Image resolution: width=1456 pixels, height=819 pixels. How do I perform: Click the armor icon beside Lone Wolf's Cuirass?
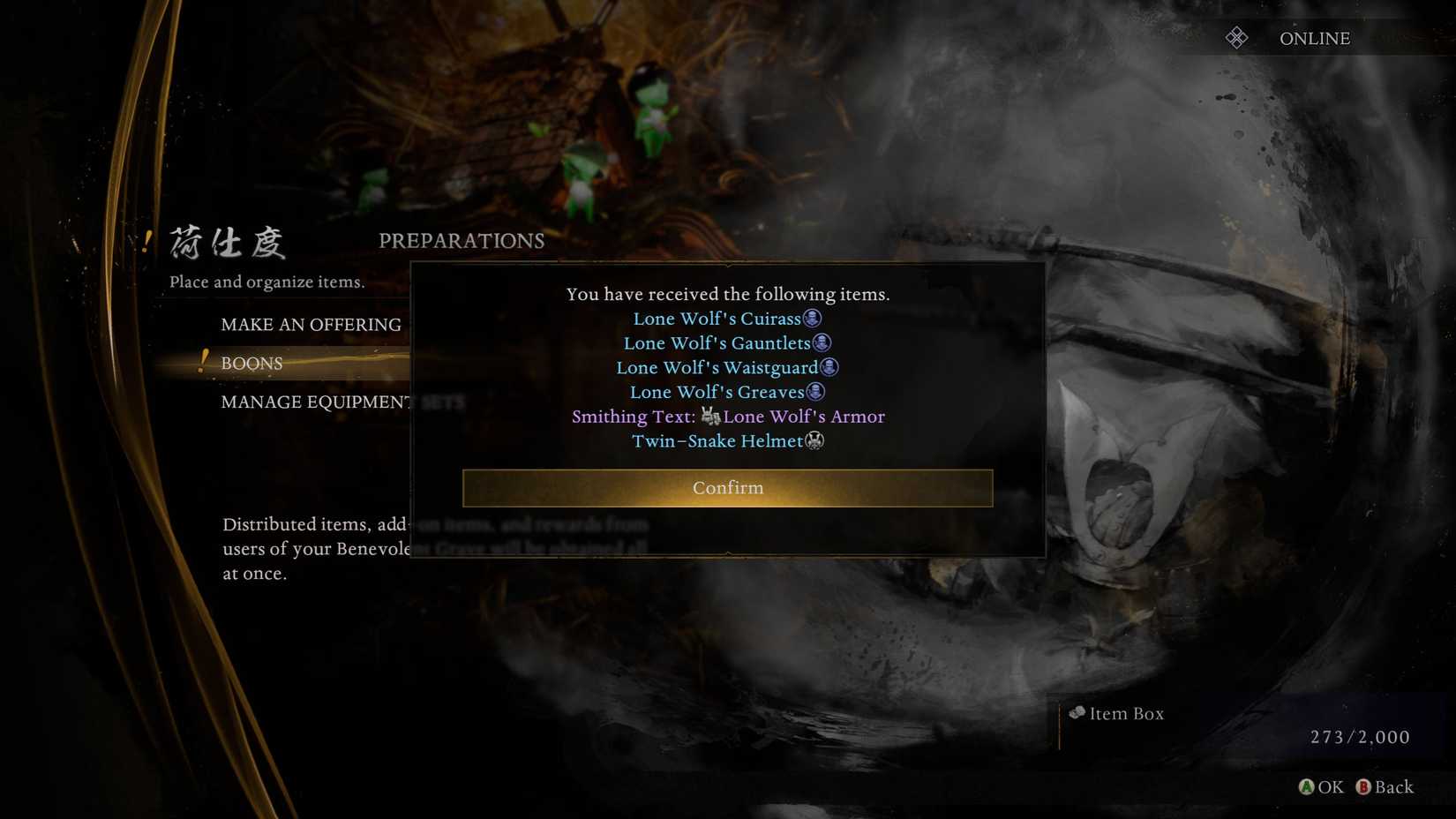tap(813, 319)
